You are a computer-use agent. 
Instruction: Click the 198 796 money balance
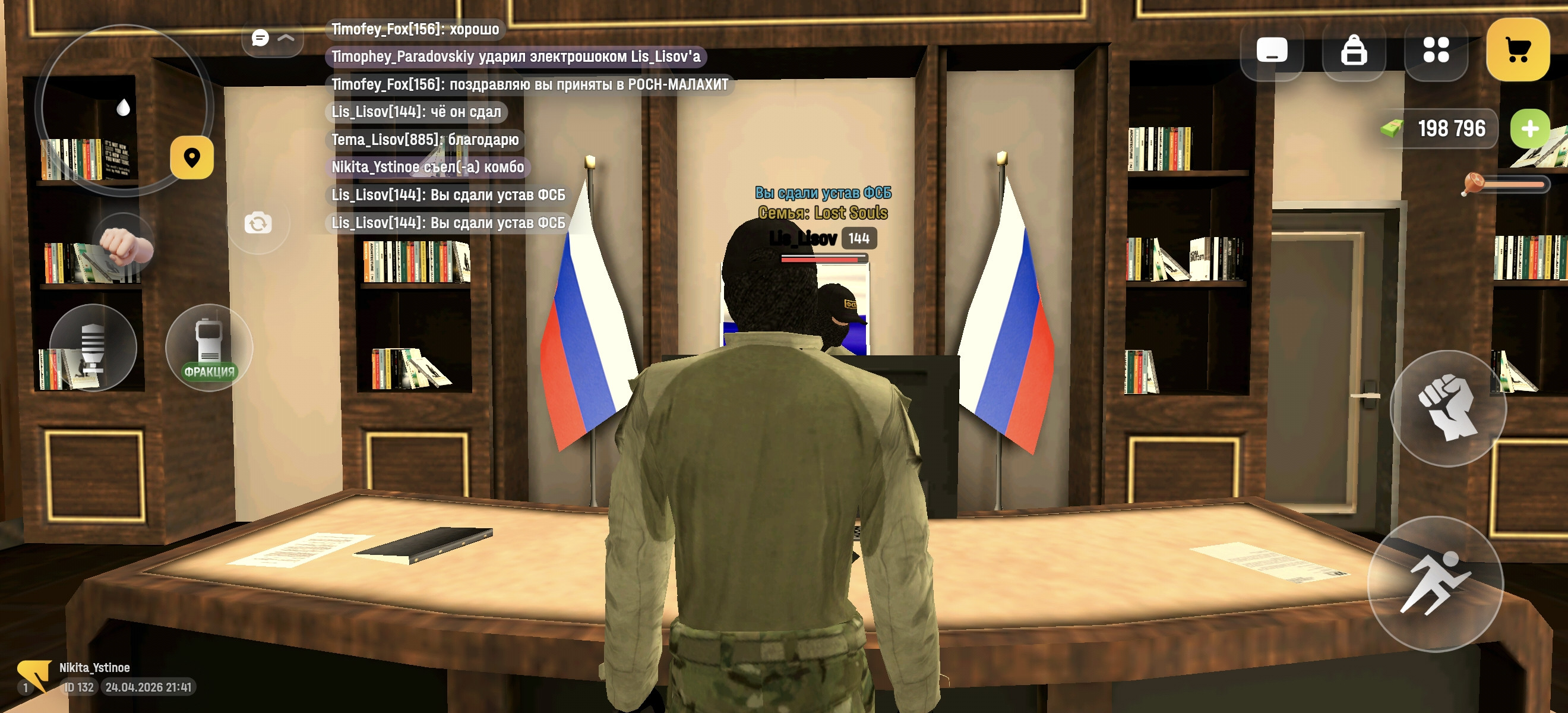click(1450, 128)
